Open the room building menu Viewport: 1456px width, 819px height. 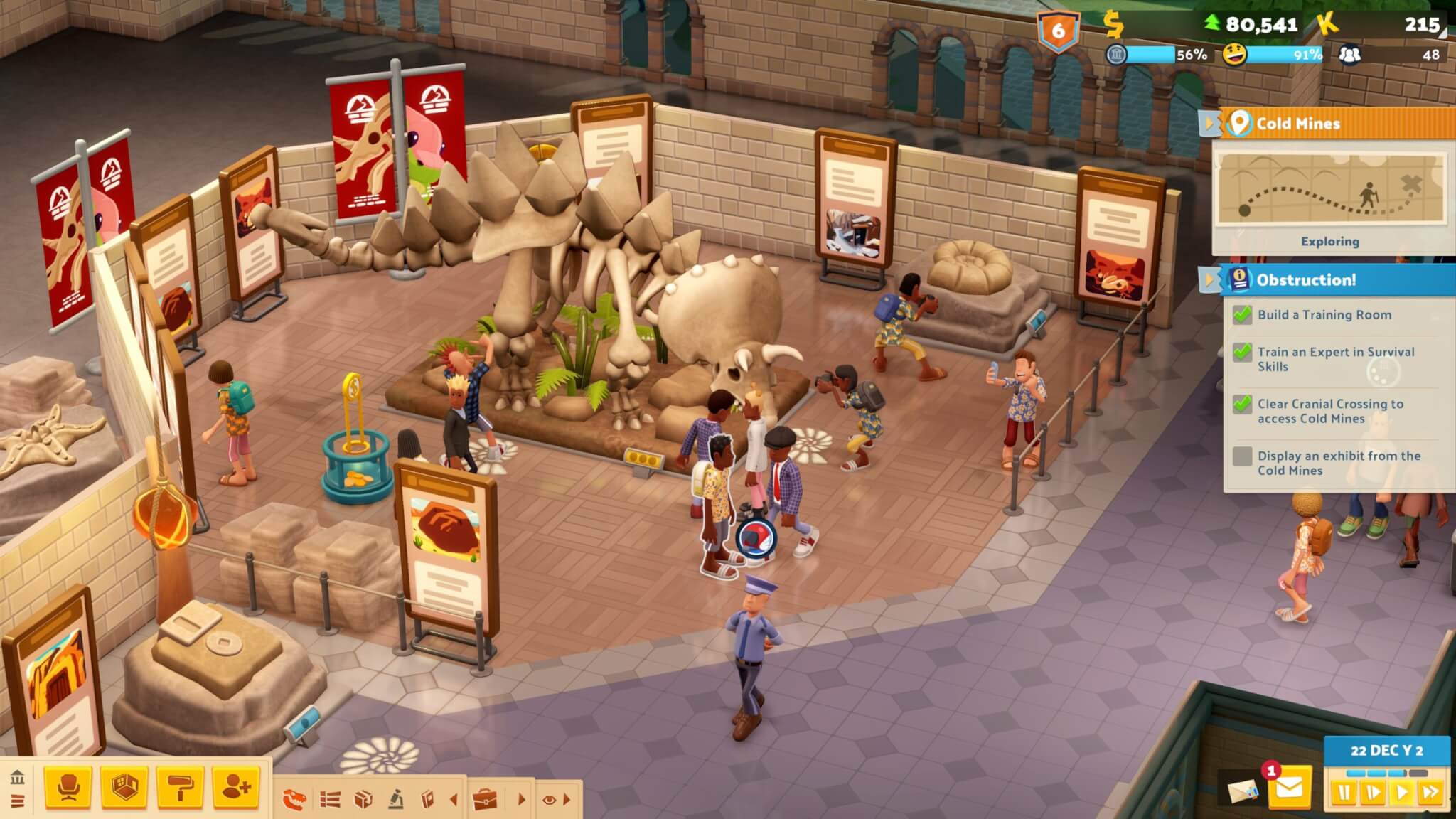(124, 787)
